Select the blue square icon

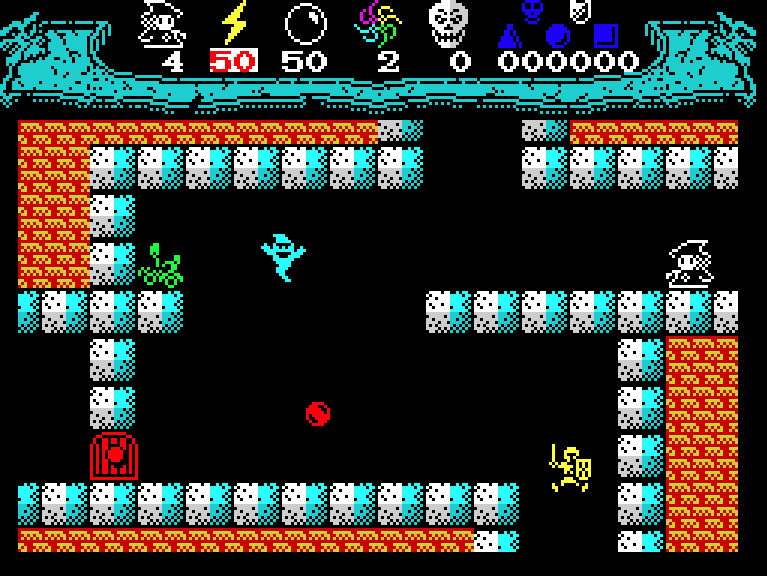point(604,36)
